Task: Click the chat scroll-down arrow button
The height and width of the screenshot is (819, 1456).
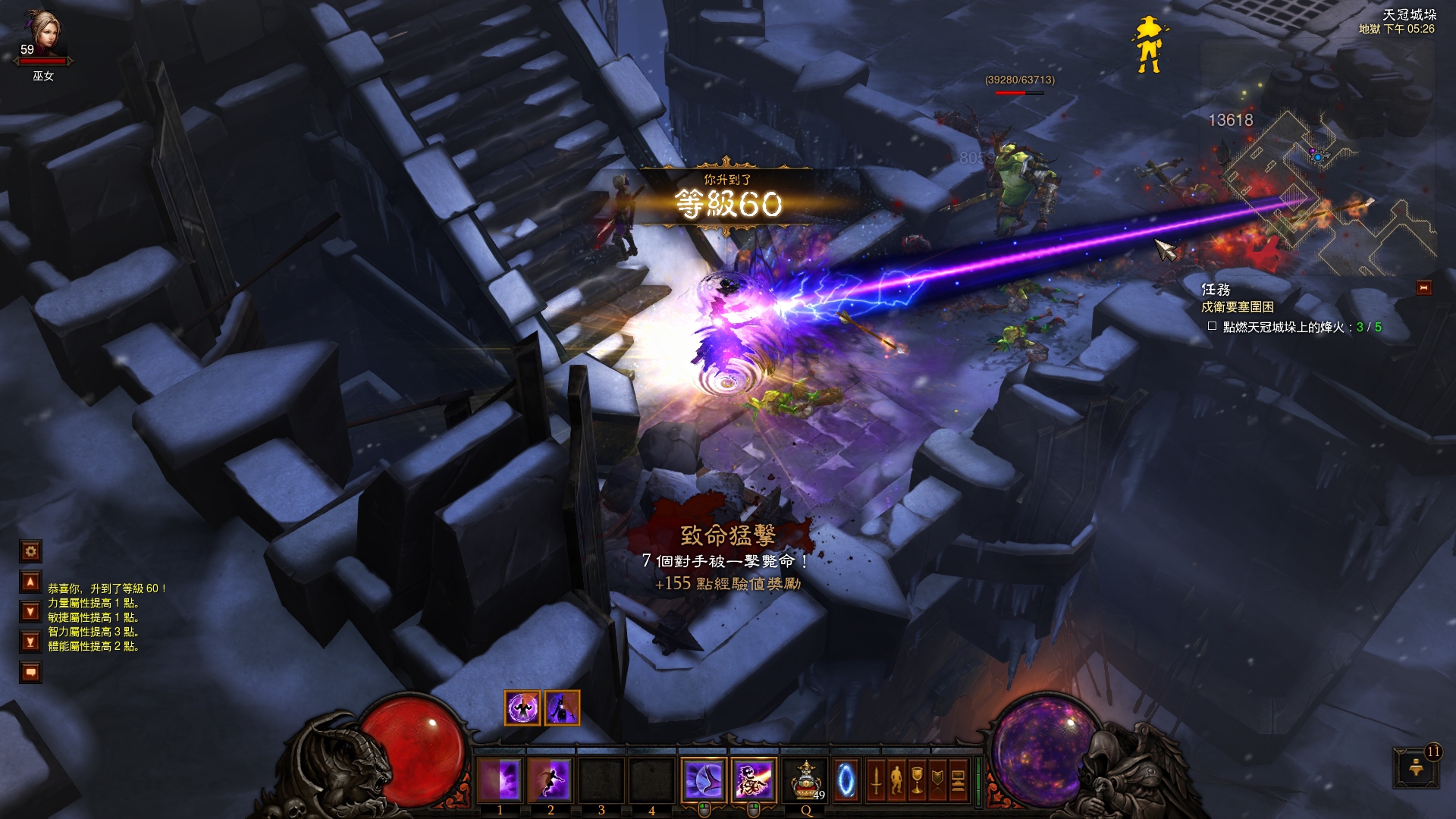Action: (x=30, y=611)
